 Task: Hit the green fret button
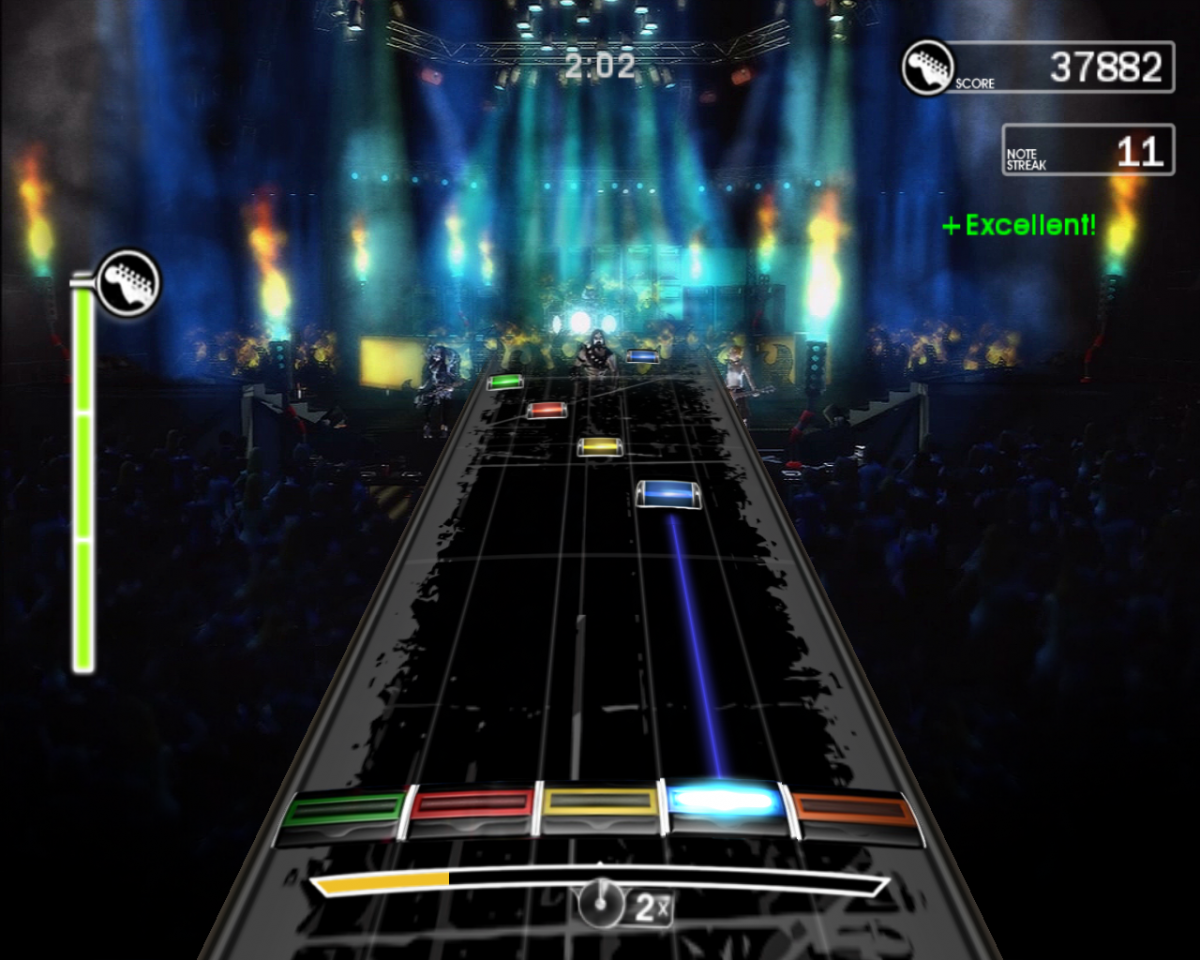pos(343,812)
